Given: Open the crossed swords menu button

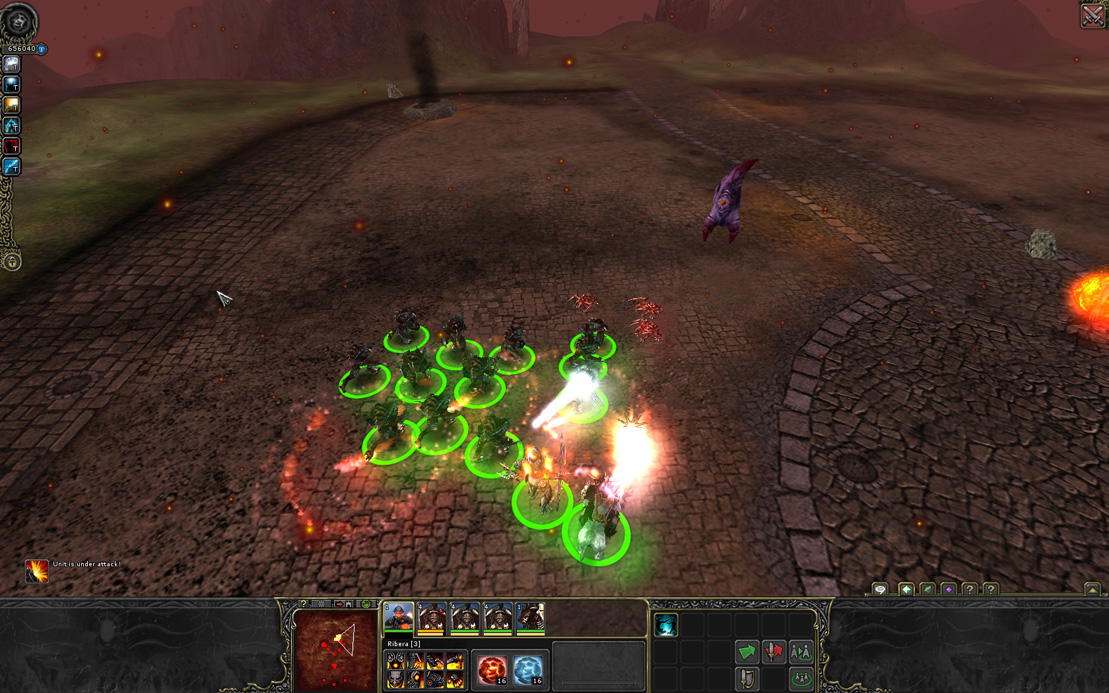Looking at the screenshot, I should [1093, 15].
